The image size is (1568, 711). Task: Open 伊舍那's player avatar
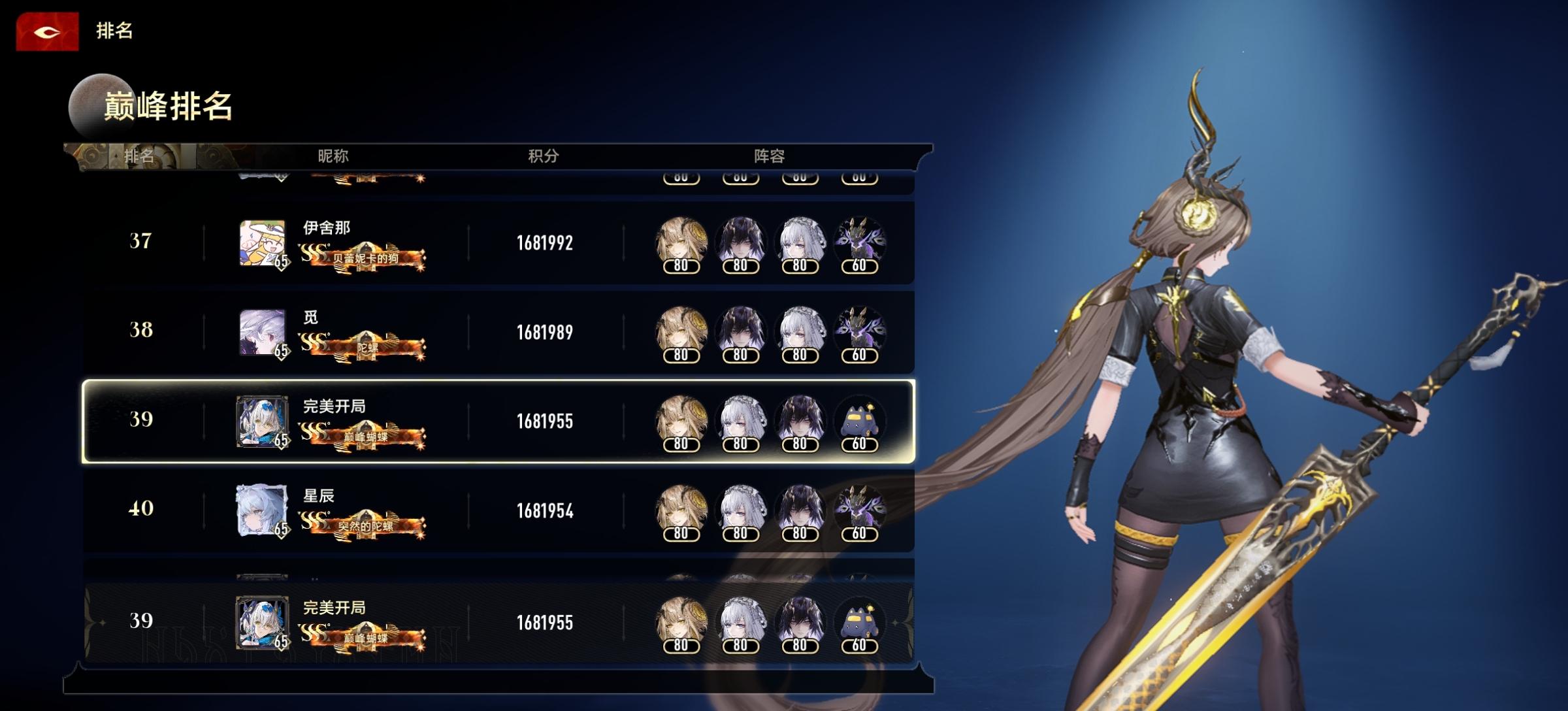(262, 243)
